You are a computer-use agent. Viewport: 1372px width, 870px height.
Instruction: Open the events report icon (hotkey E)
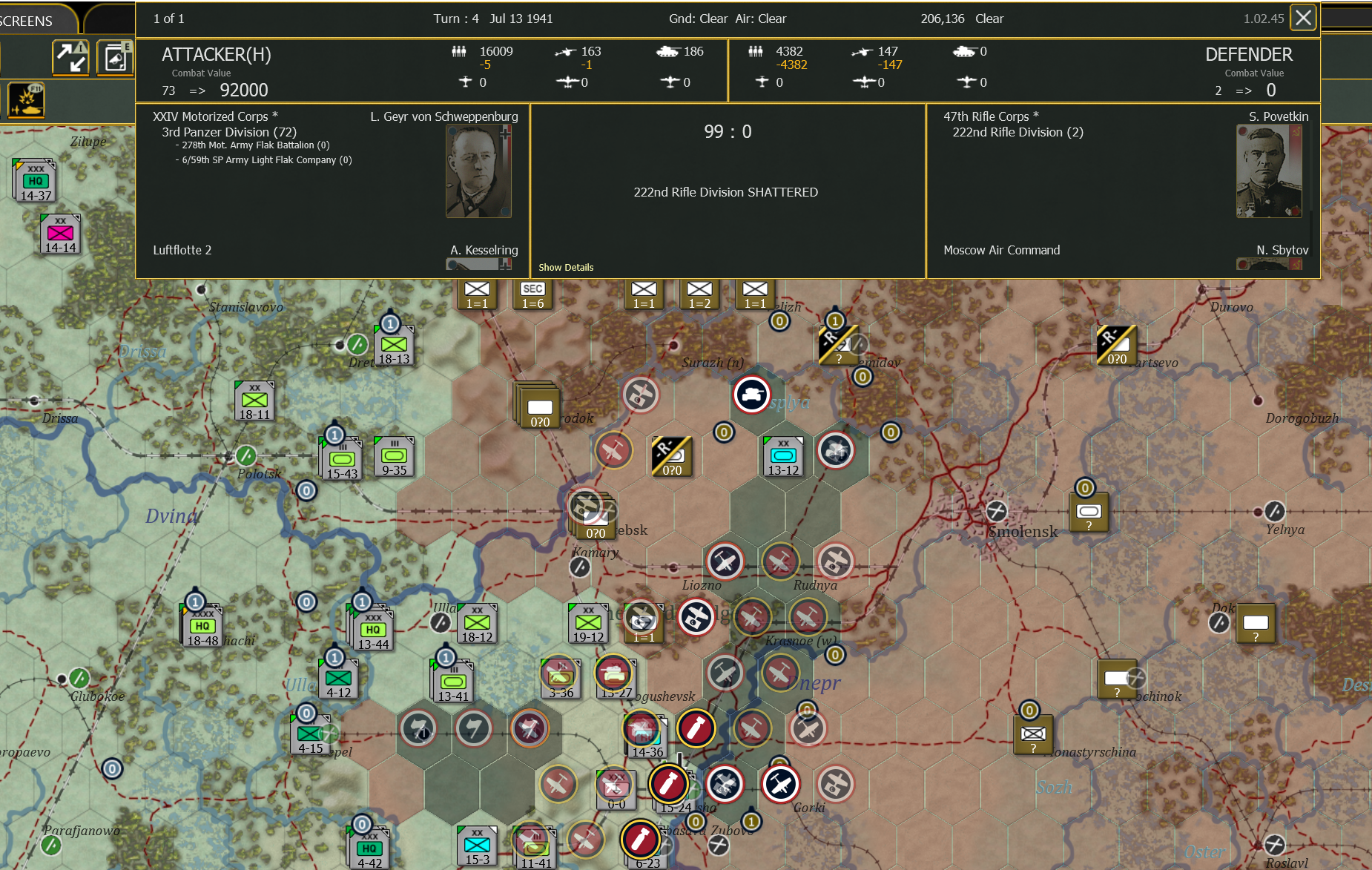pyautogui.click(x=115, y=57)
